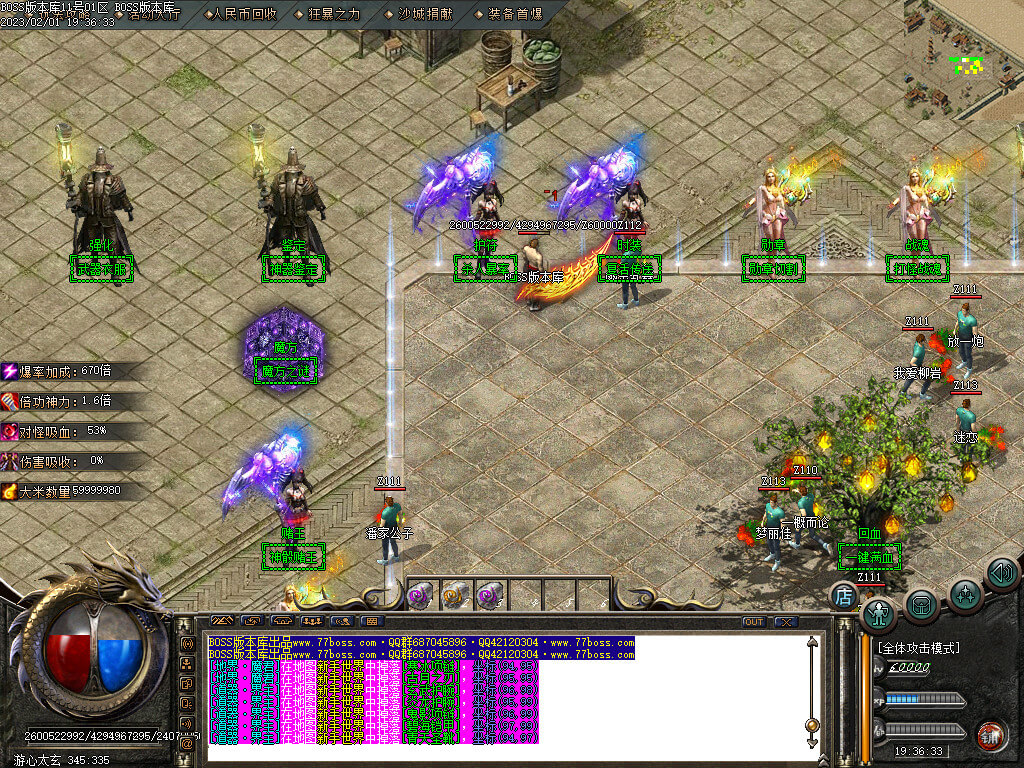1024x768 pixels.
Task: Select the 沙城捐献 menu entry
Action: click(426, 15)
